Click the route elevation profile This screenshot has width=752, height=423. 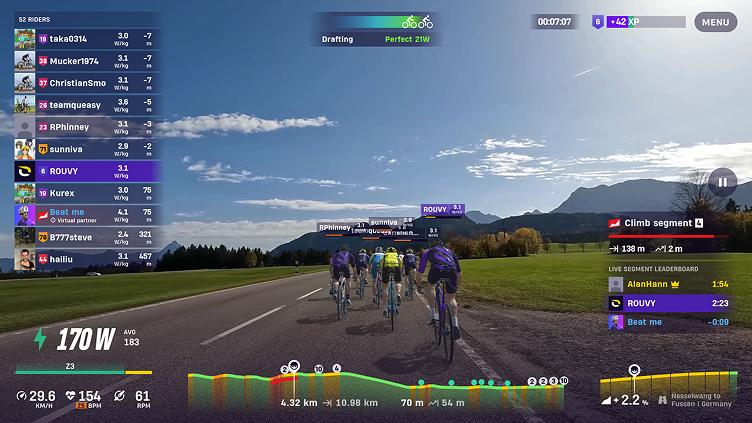point(378,385)
